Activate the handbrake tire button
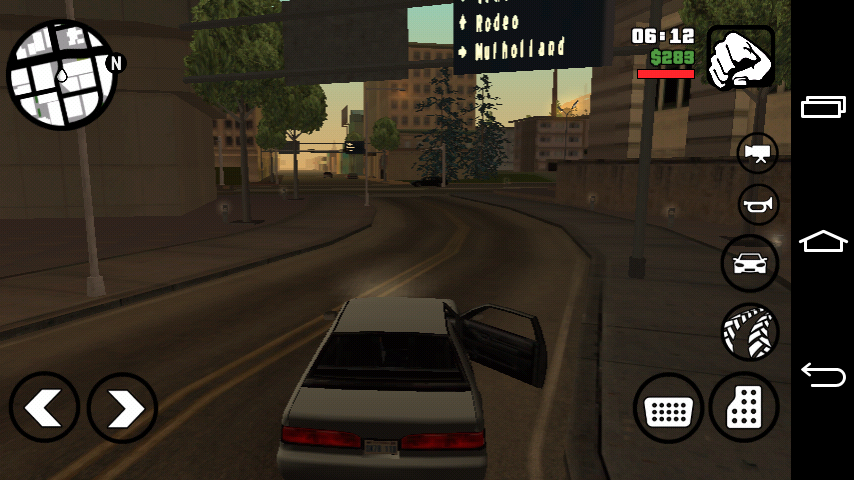This screenshot has width=854, height=480. [750, 332]
